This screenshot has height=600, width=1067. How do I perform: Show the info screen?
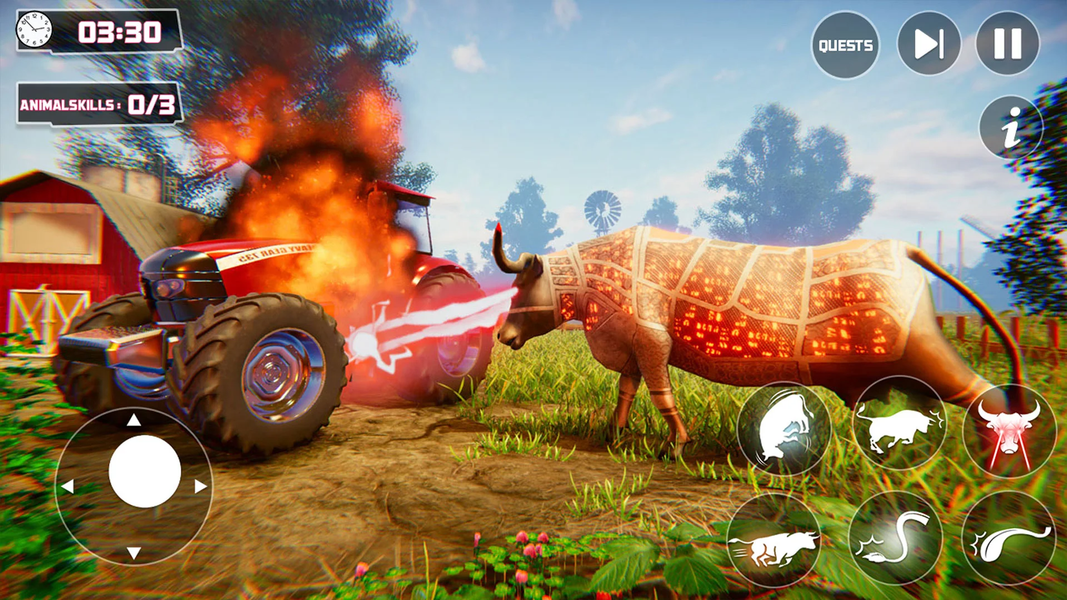pos(1011,128)
